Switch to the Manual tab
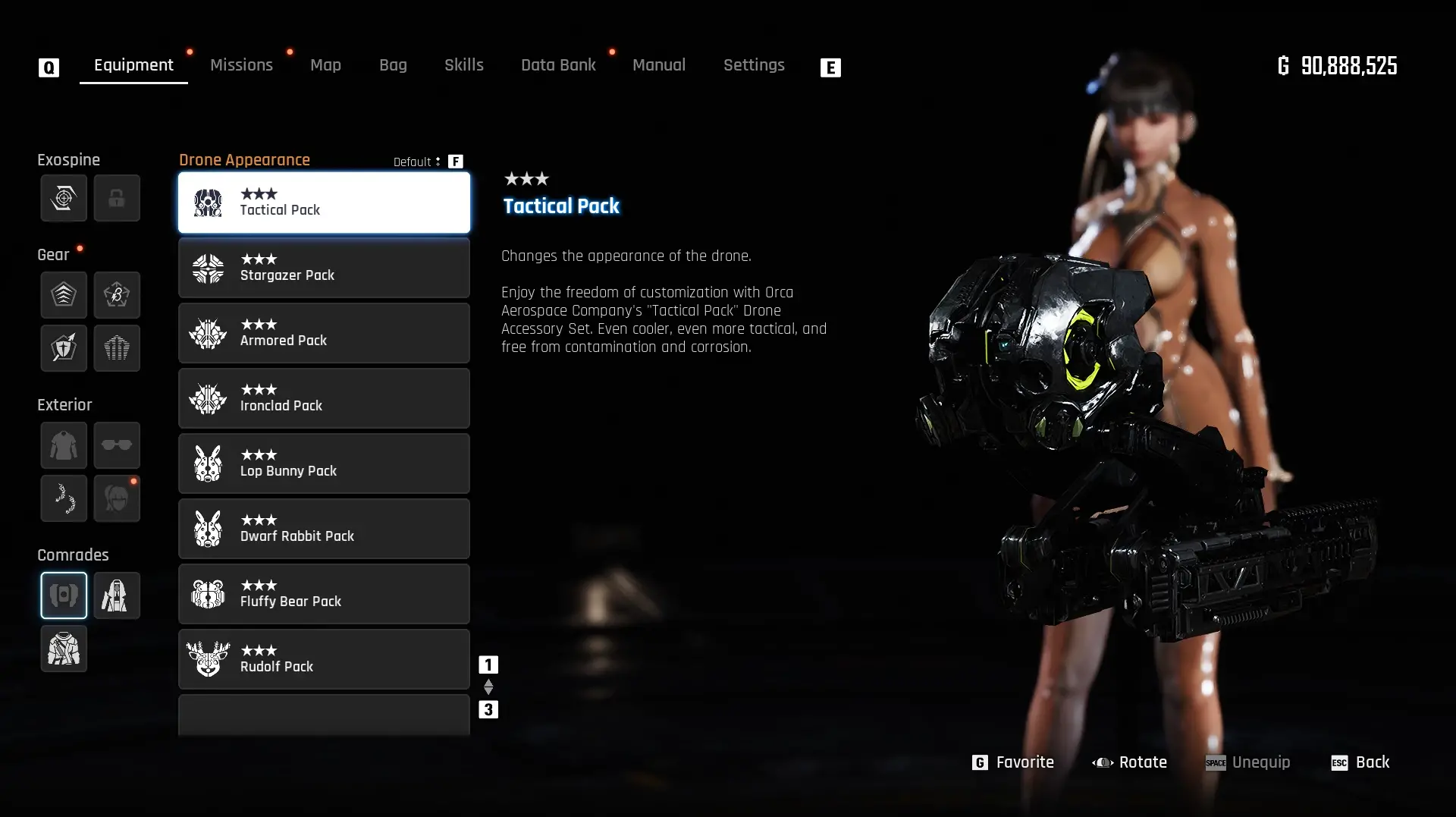1456x817 pixels. click(x=658, y=65)
